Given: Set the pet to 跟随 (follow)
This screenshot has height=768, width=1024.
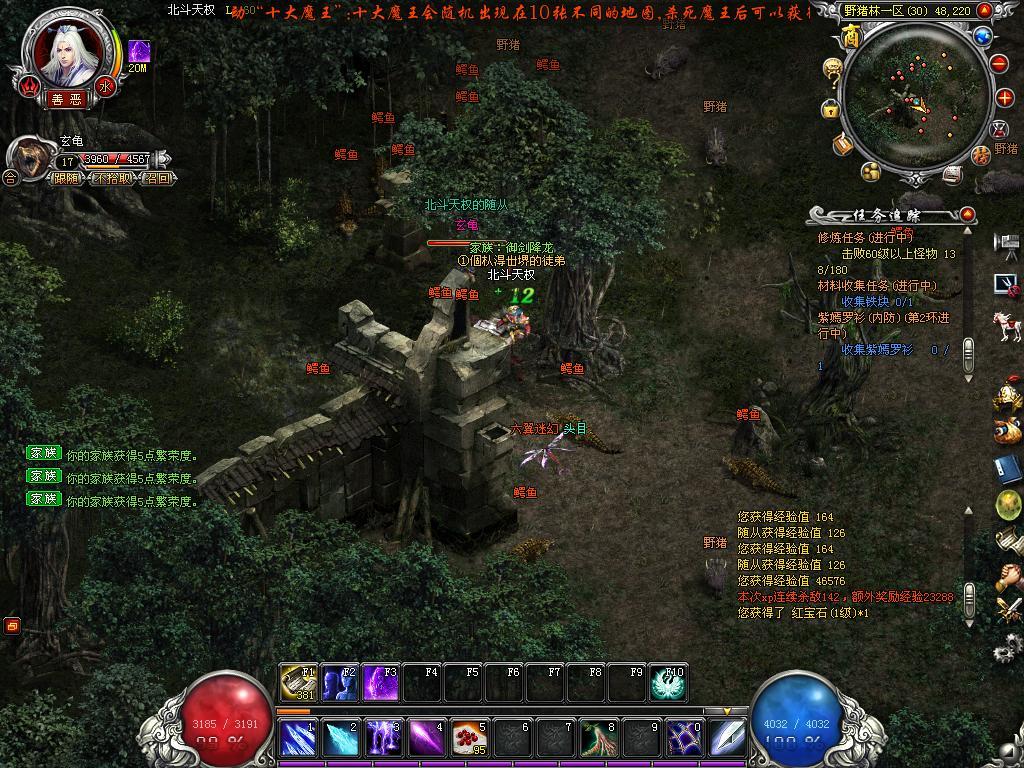Looking at the screenshot, I should pyautogui.click(x=67, y=178).
